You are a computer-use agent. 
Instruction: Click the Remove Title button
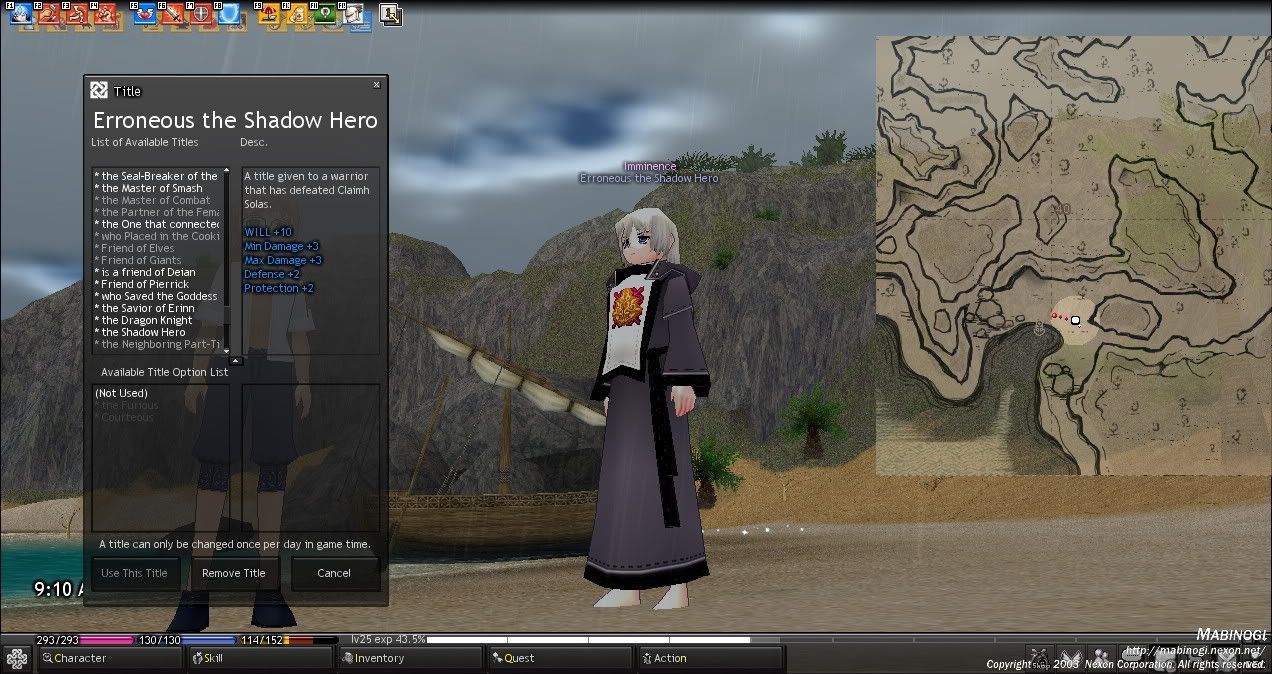point(234,573)
